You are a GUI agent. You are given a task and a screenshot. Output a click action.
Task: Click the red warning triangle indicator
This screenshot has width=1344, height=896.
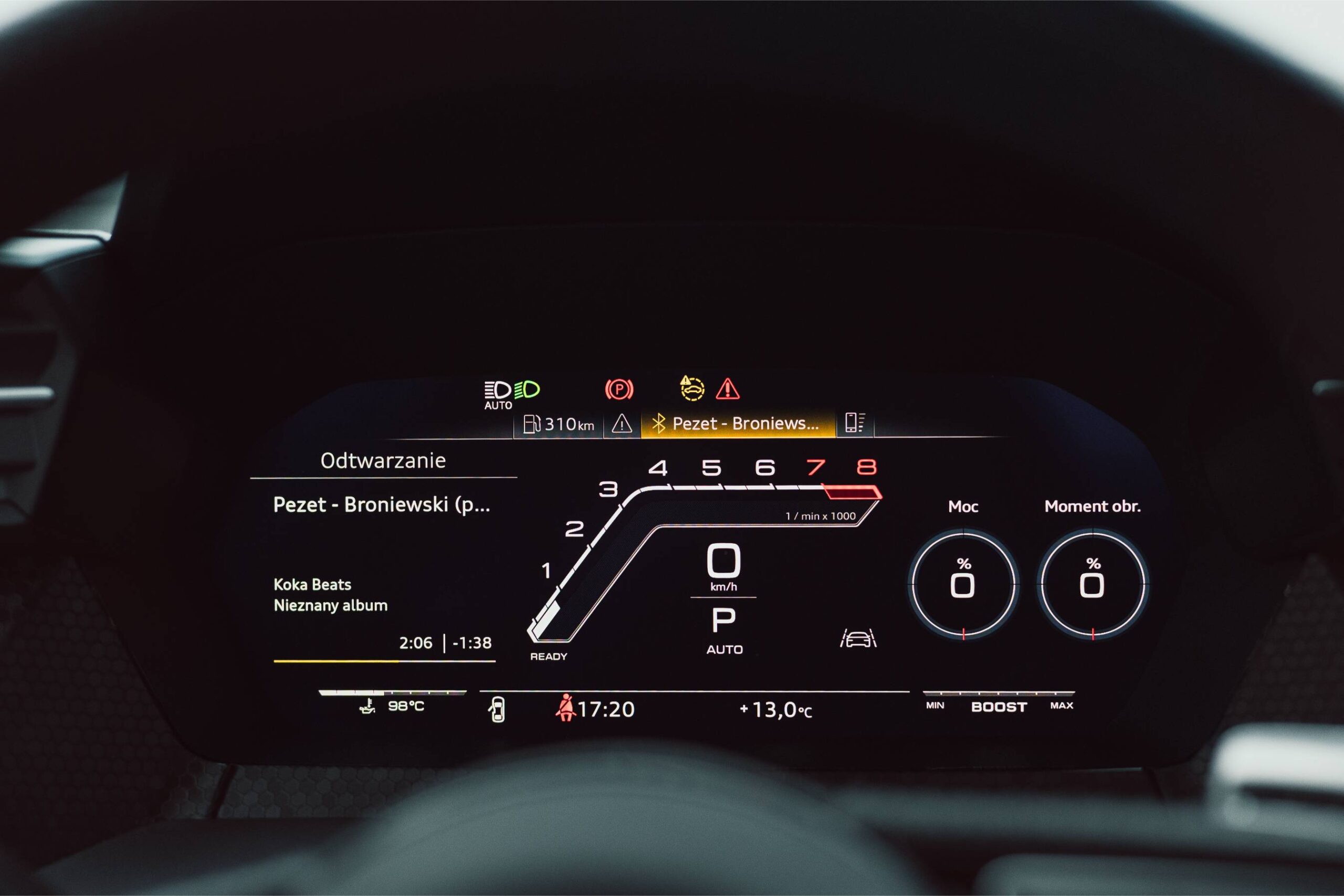click(728, 388)
